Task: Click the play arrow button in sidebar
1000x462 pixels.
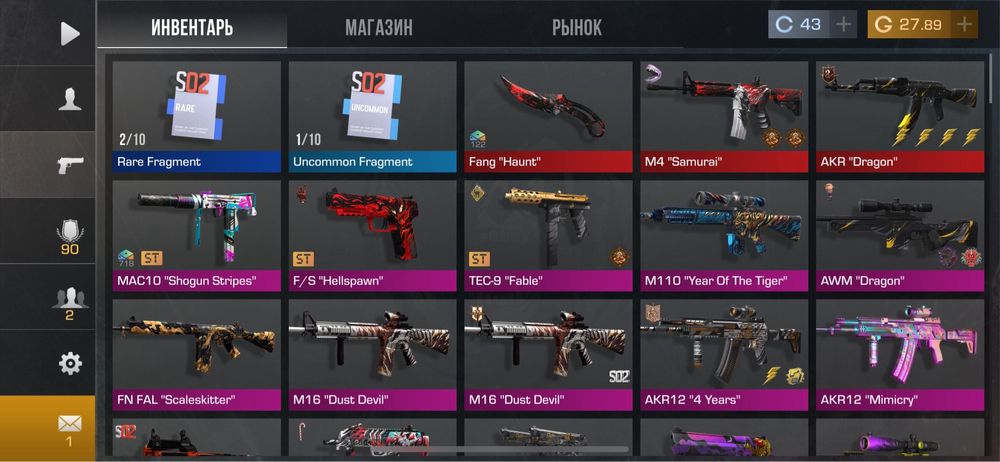Action: (x=69, y=34)
